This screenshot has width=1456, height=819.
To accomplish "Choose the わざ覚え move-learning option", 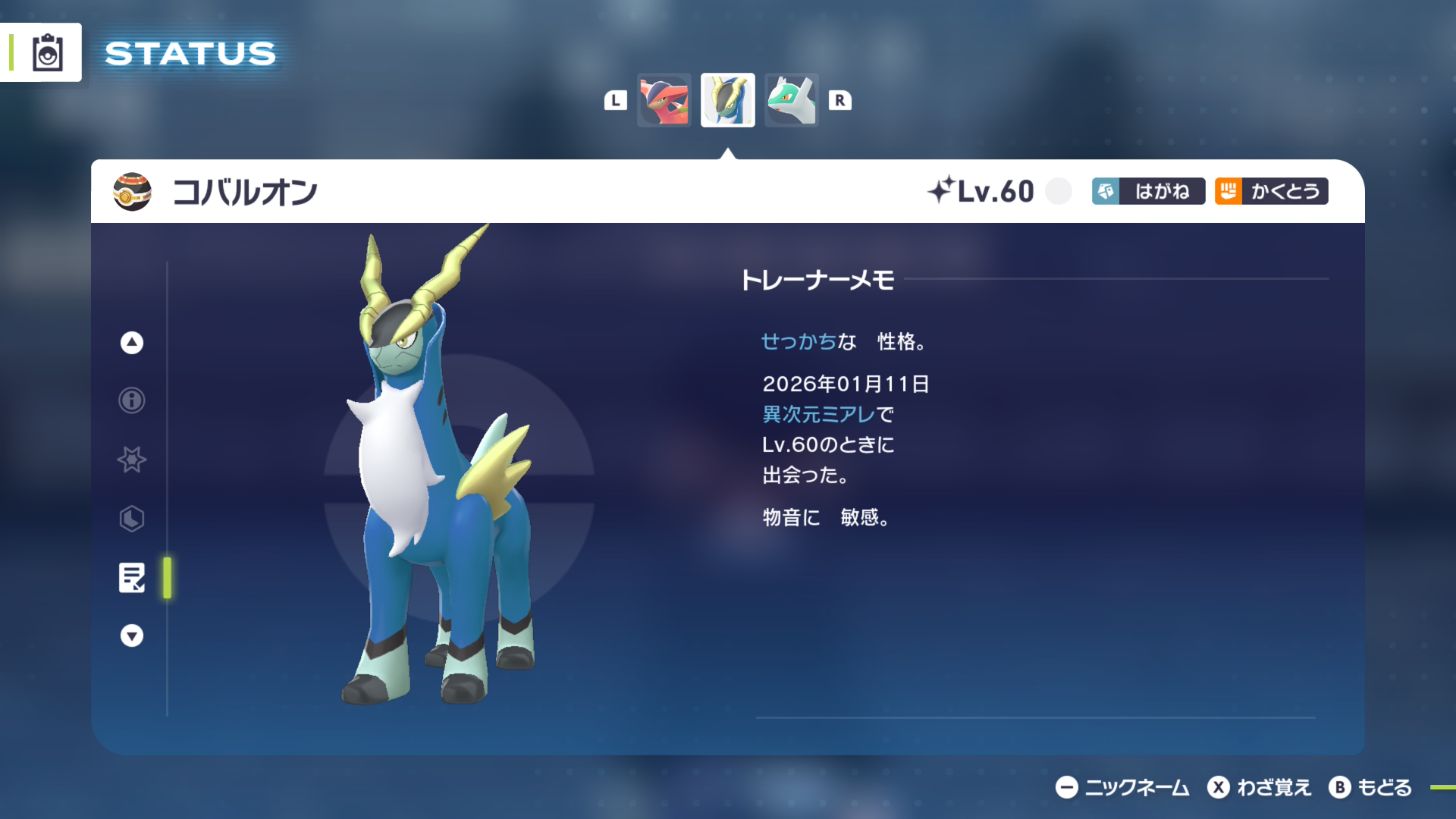I will (1260, 788).
